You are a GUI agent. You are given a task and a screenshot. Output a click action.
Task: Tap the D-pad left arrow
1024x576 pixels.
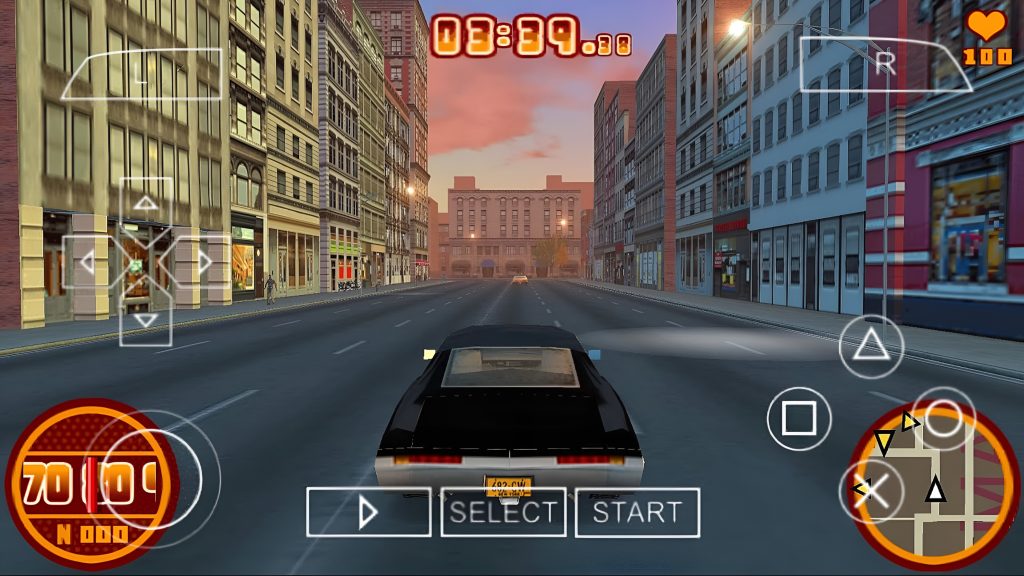[88, 263]
